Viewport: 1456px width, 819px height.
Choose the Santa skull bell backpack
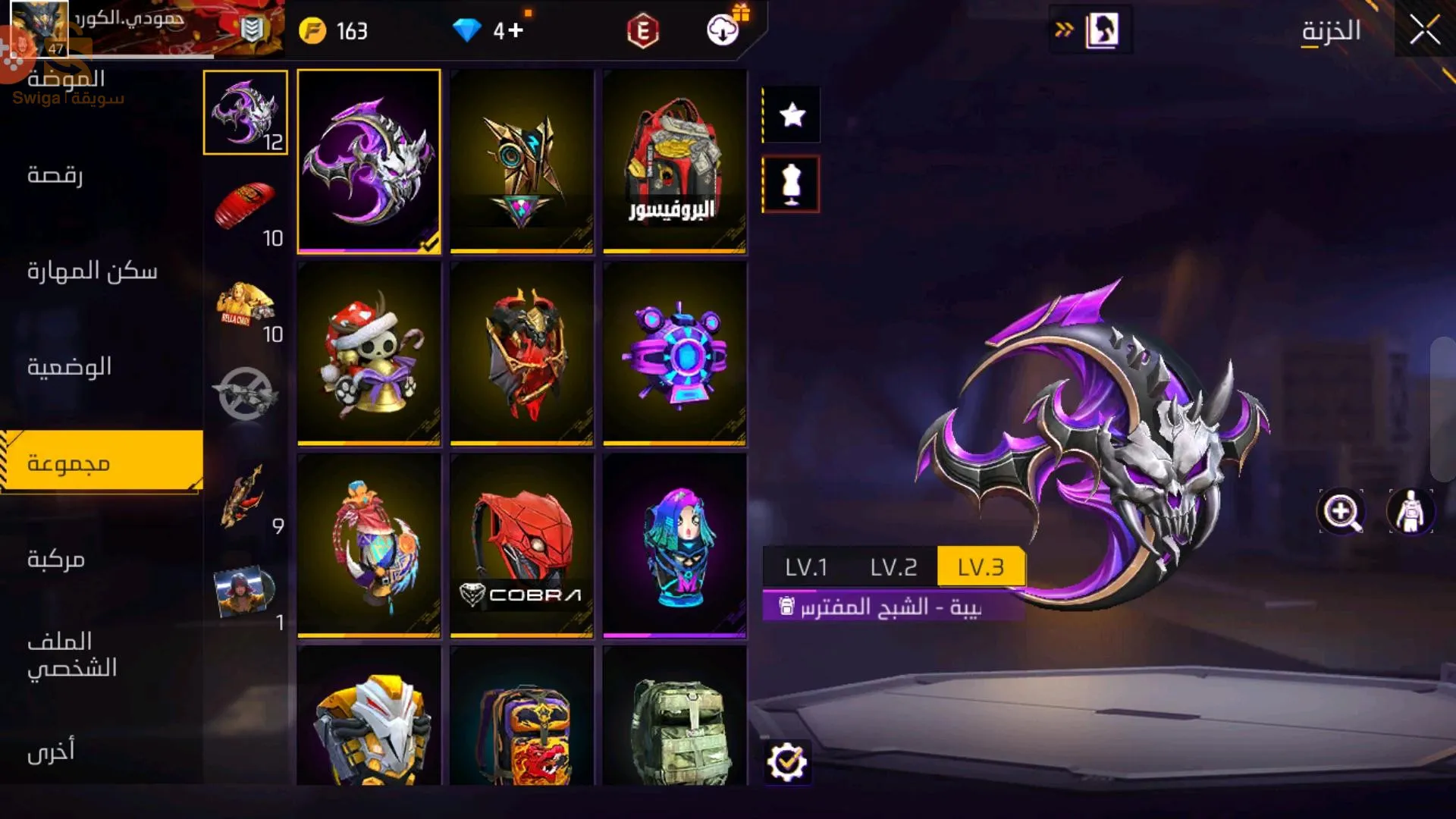click(x=369, y=353)
